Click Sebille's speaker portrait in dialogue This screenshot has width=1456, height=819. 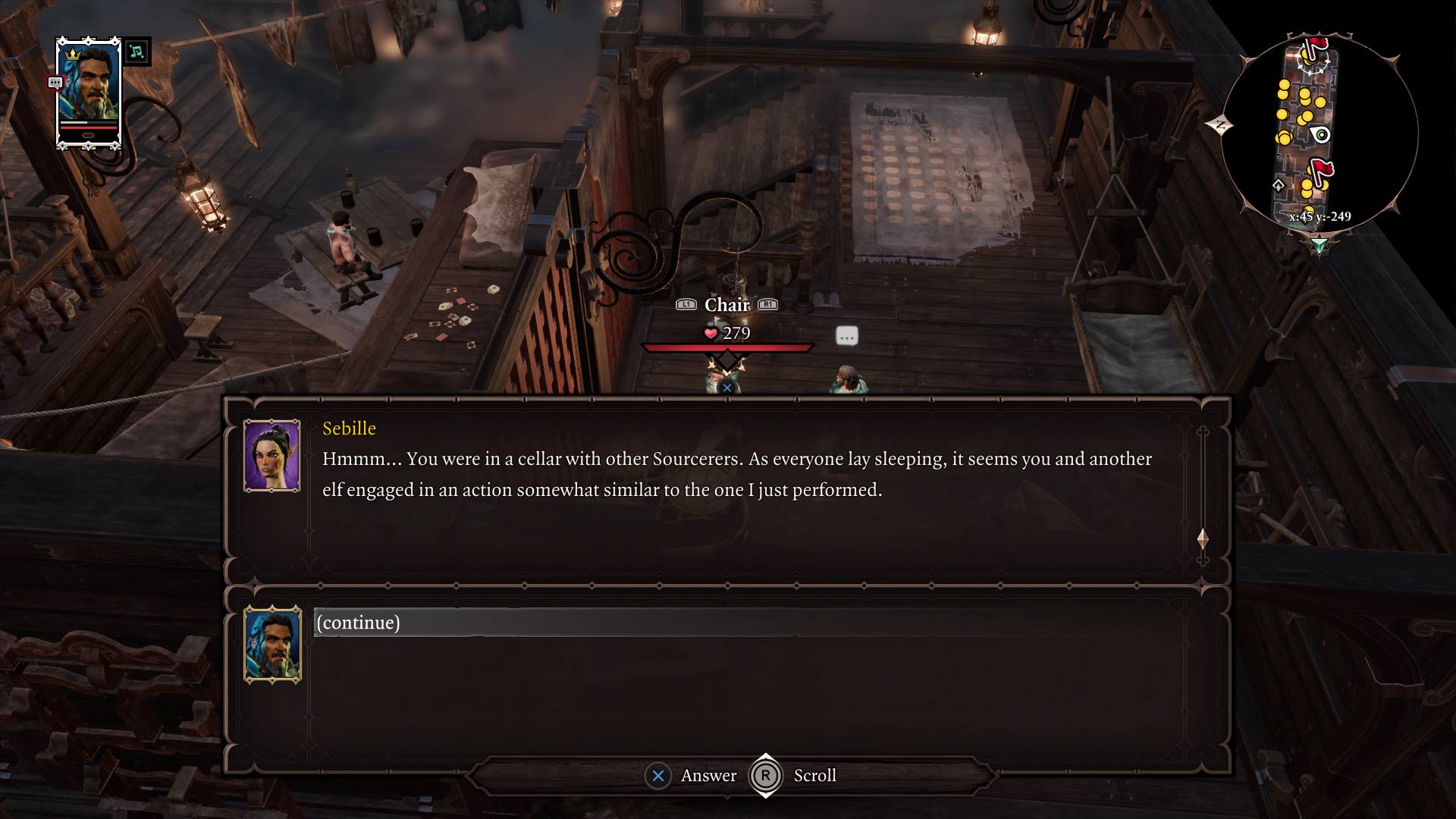271,456
